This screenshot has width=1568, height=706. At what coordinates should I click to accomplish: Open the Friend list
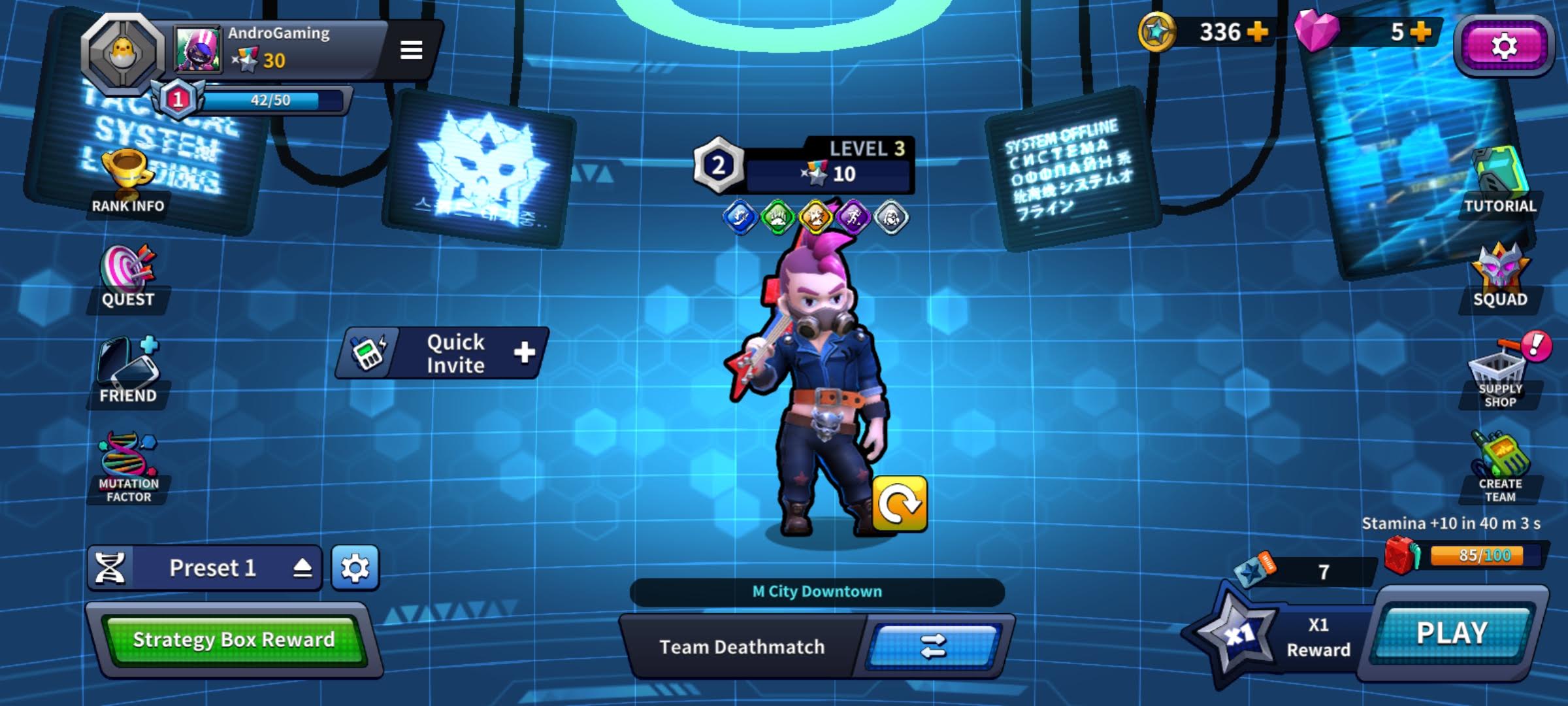(128, 371)
